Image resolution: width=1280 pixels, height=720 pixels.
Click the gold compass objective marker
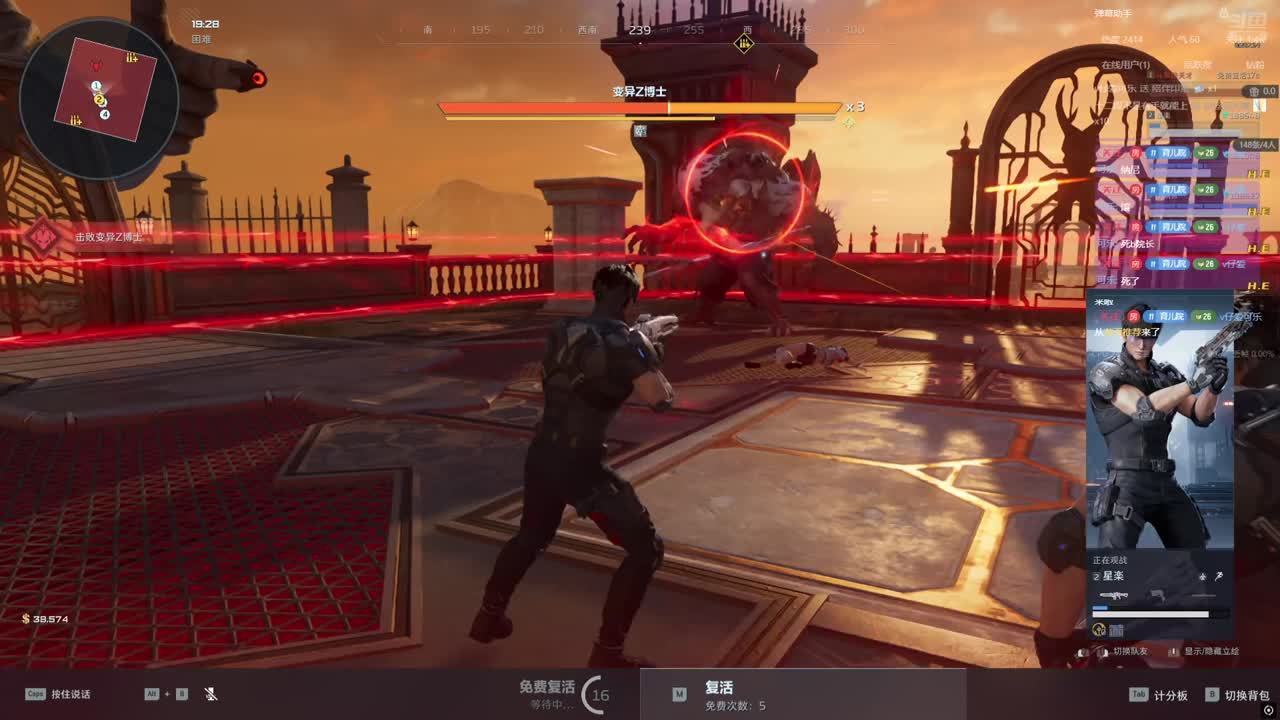point(743,43)
